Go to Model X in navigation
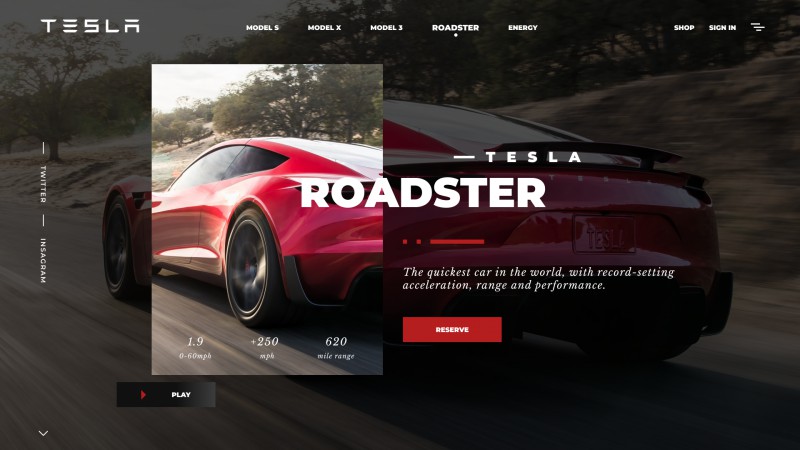The width and height of the screenshot is (800, 450). point(324,28)
